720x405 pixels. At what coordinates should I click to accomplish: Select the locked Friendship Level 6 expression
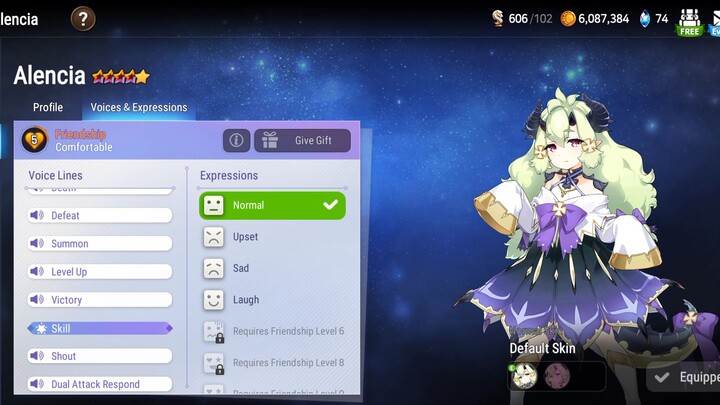click(x=272, y=331)
